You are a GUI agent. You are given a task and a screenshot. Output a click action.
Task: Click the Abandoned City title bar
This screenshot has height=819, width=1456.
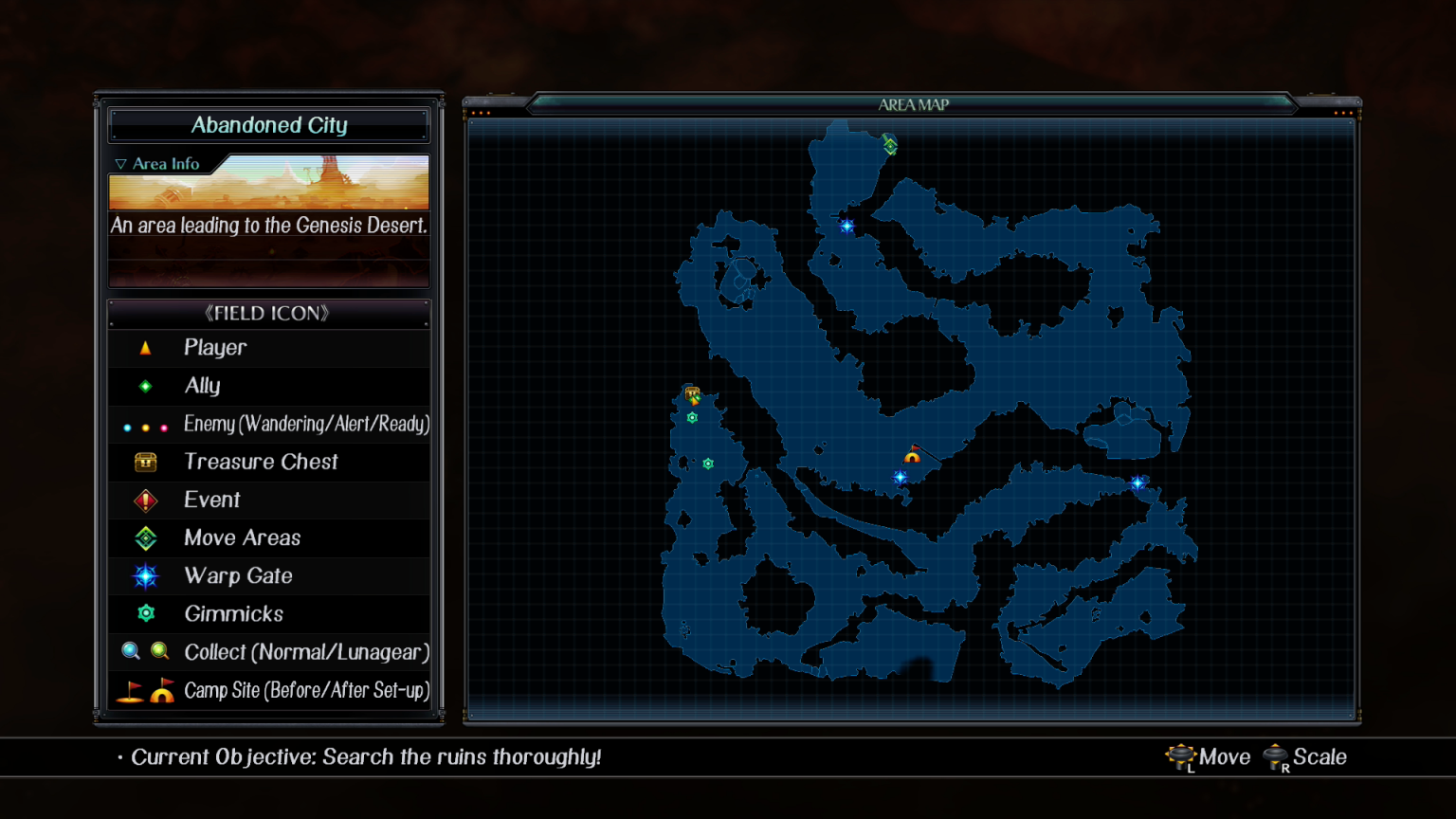269,124
